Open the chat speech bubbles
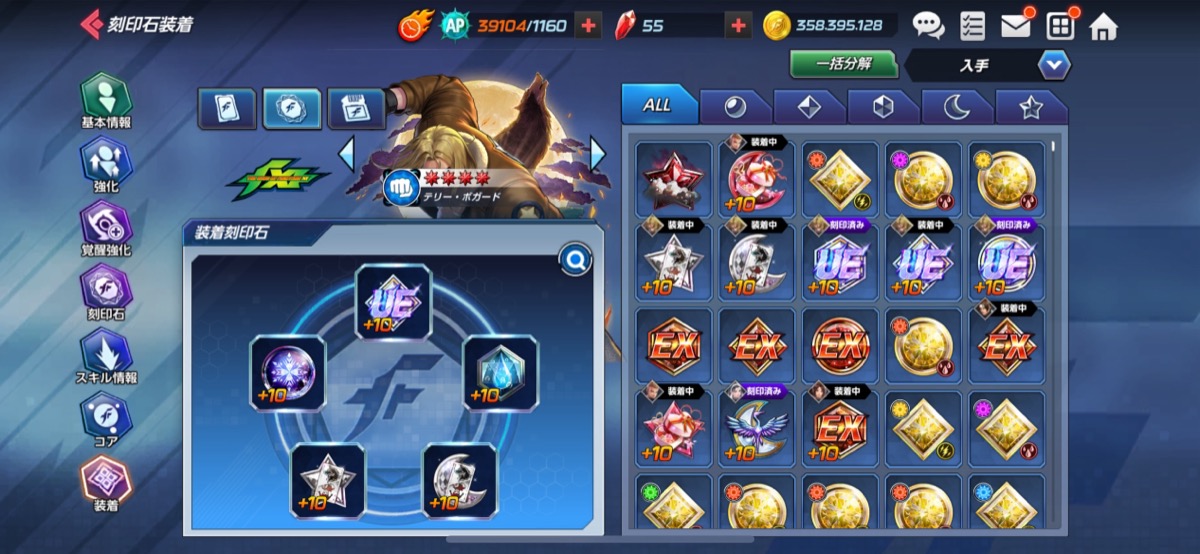This screenshot has width=1200, height=554. (928, 25)
